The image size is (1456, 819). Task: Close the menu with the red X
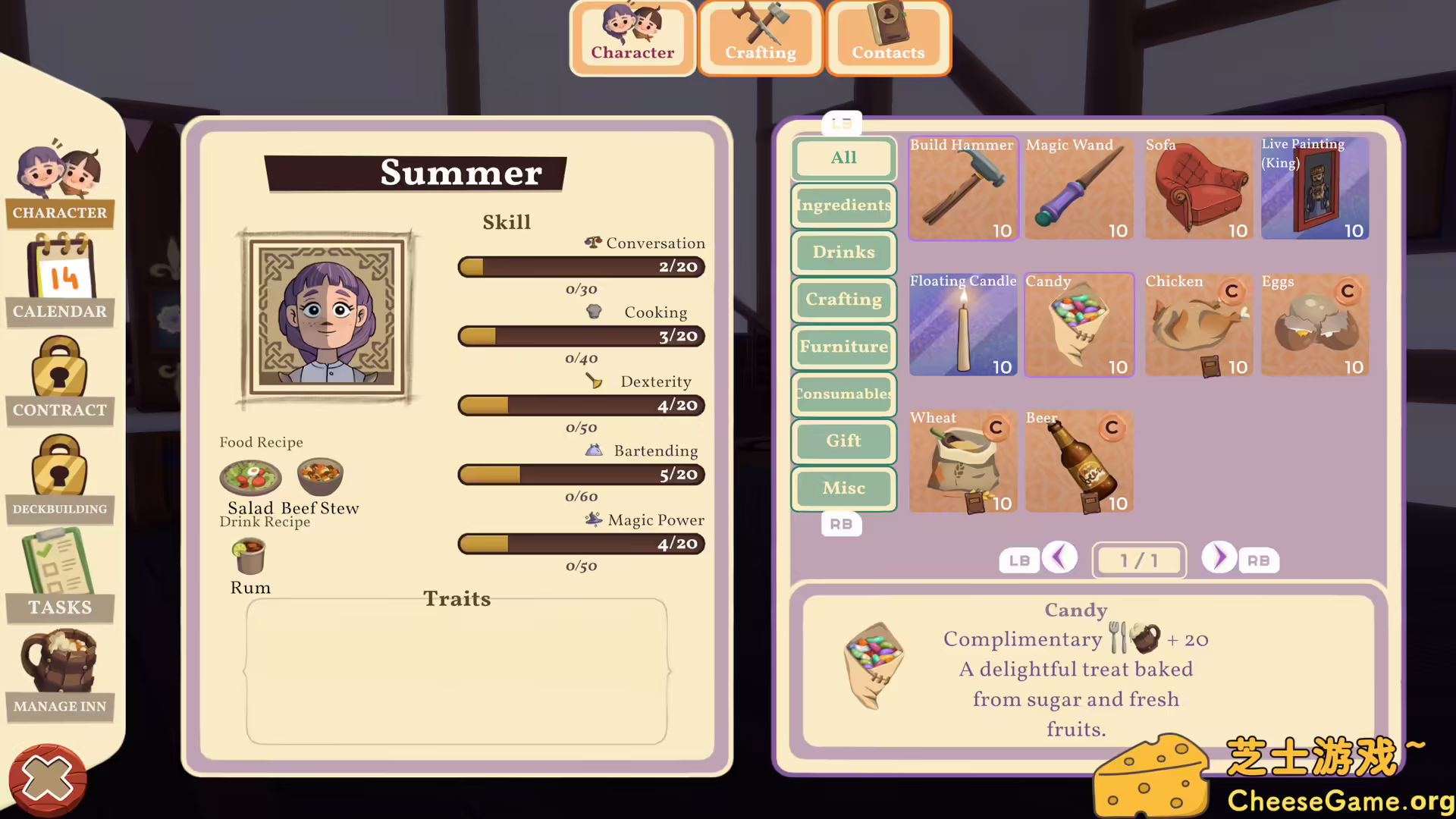pos(47,780)
